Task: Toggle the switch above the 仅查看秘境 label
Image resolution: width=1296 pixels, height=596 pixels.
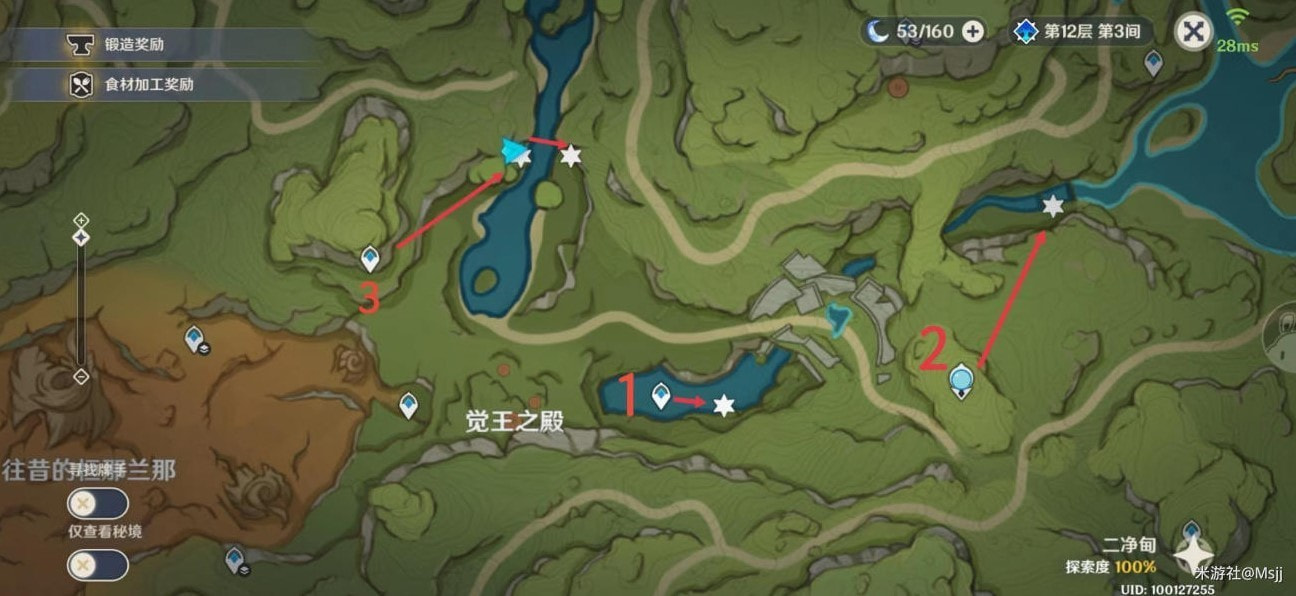Action: [97, 503]
